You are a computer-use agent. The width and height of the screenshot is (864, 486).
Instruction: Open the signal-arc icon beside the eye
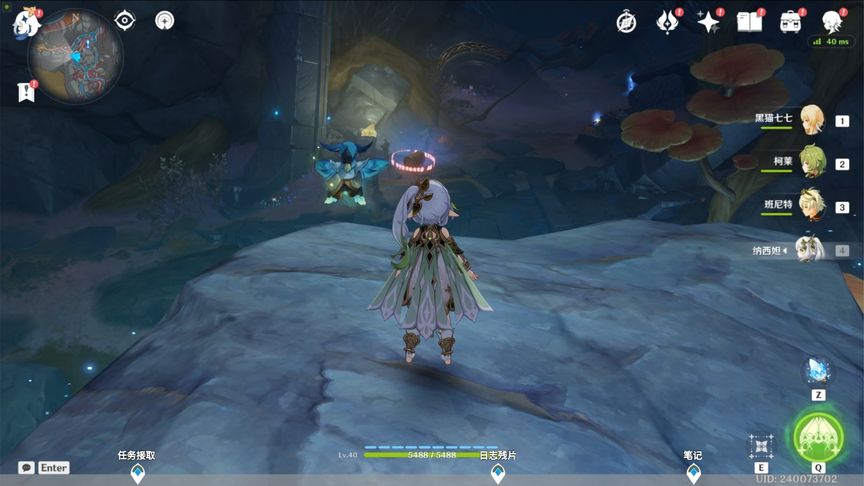click(x=165, y=20)
